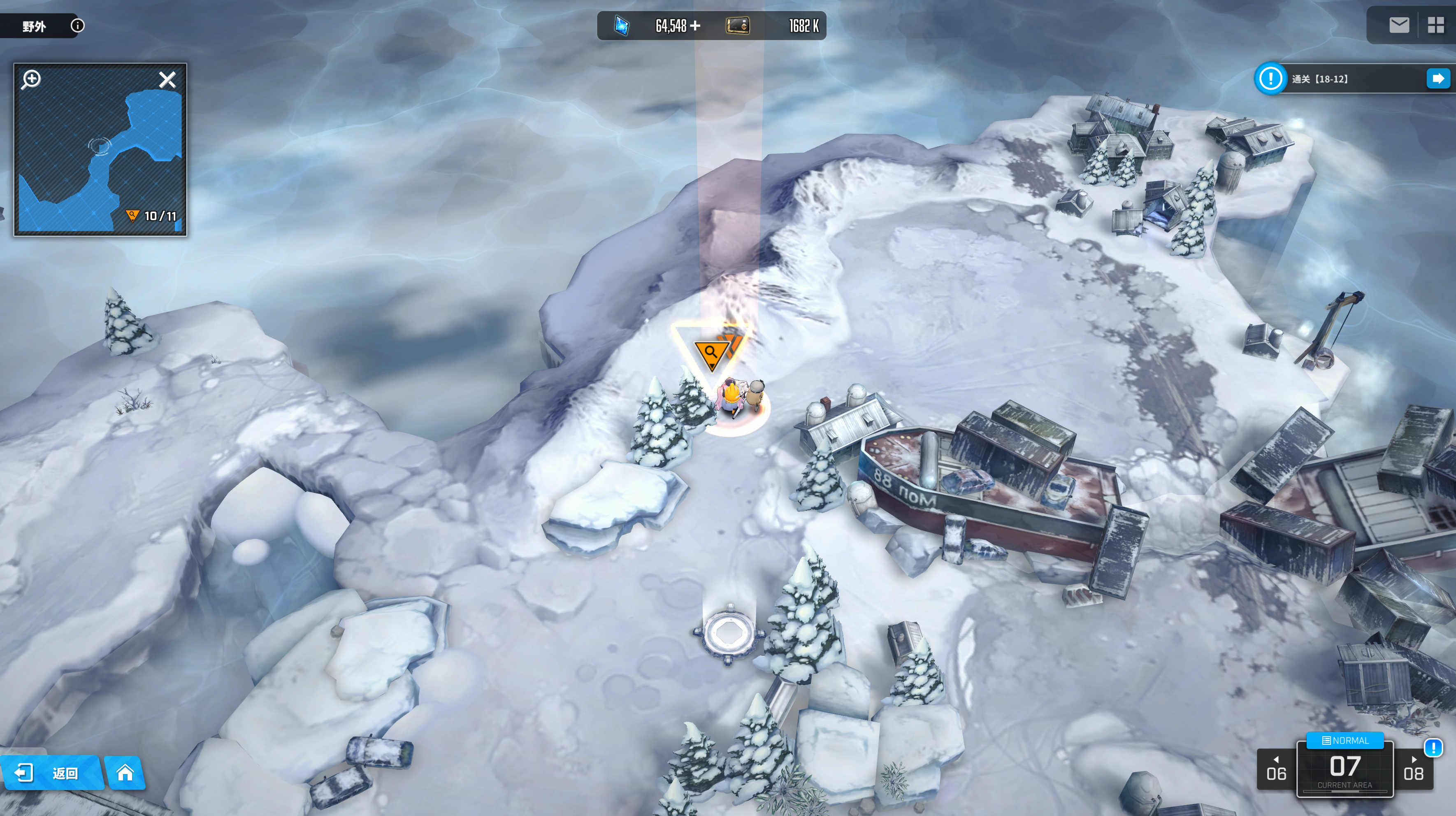Click the 返回 back button

[x=51, y=772]
